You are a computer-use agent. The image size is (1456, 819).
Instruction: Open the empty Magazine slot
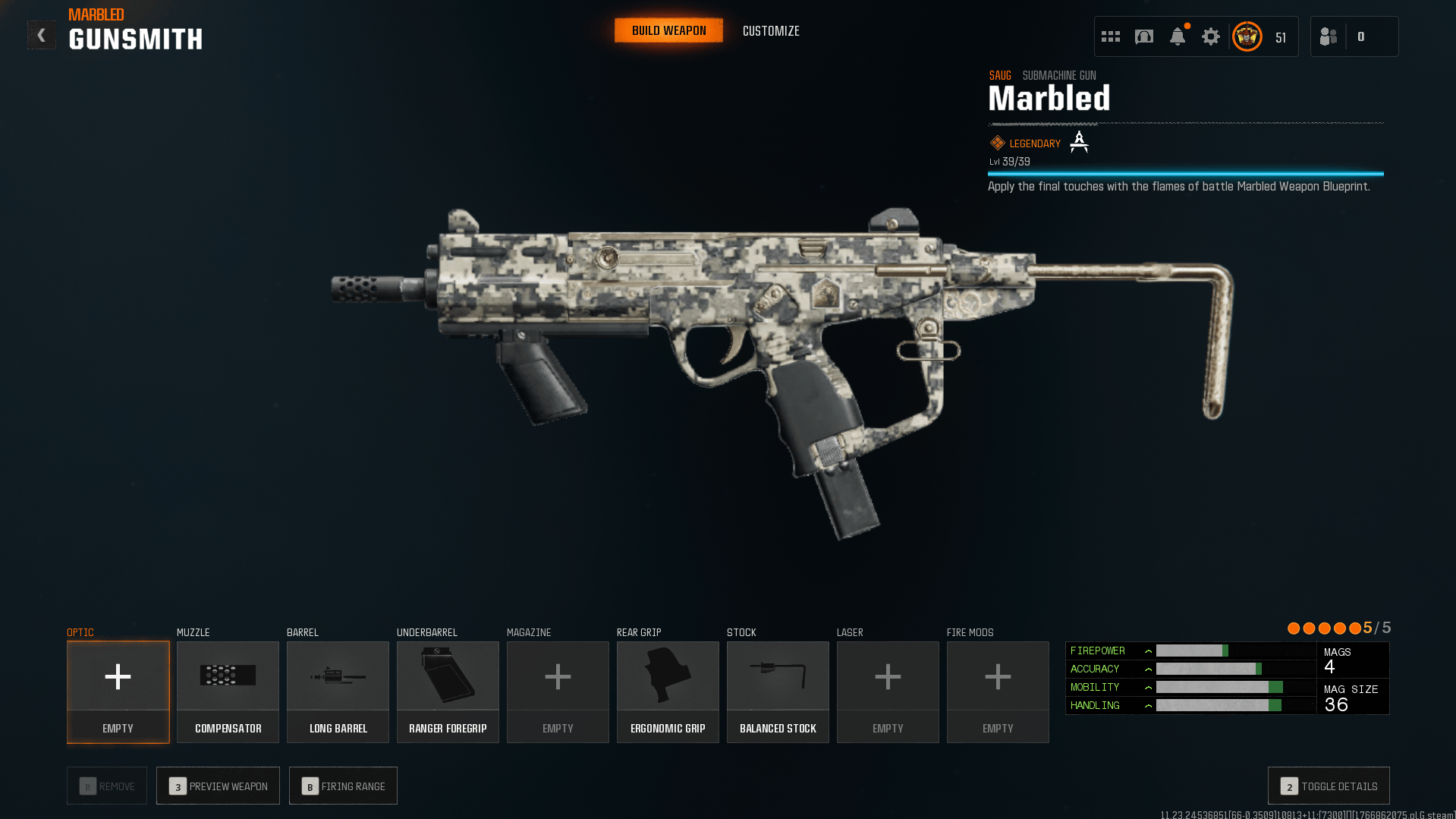pyautogui.click(x=557, y=691)
